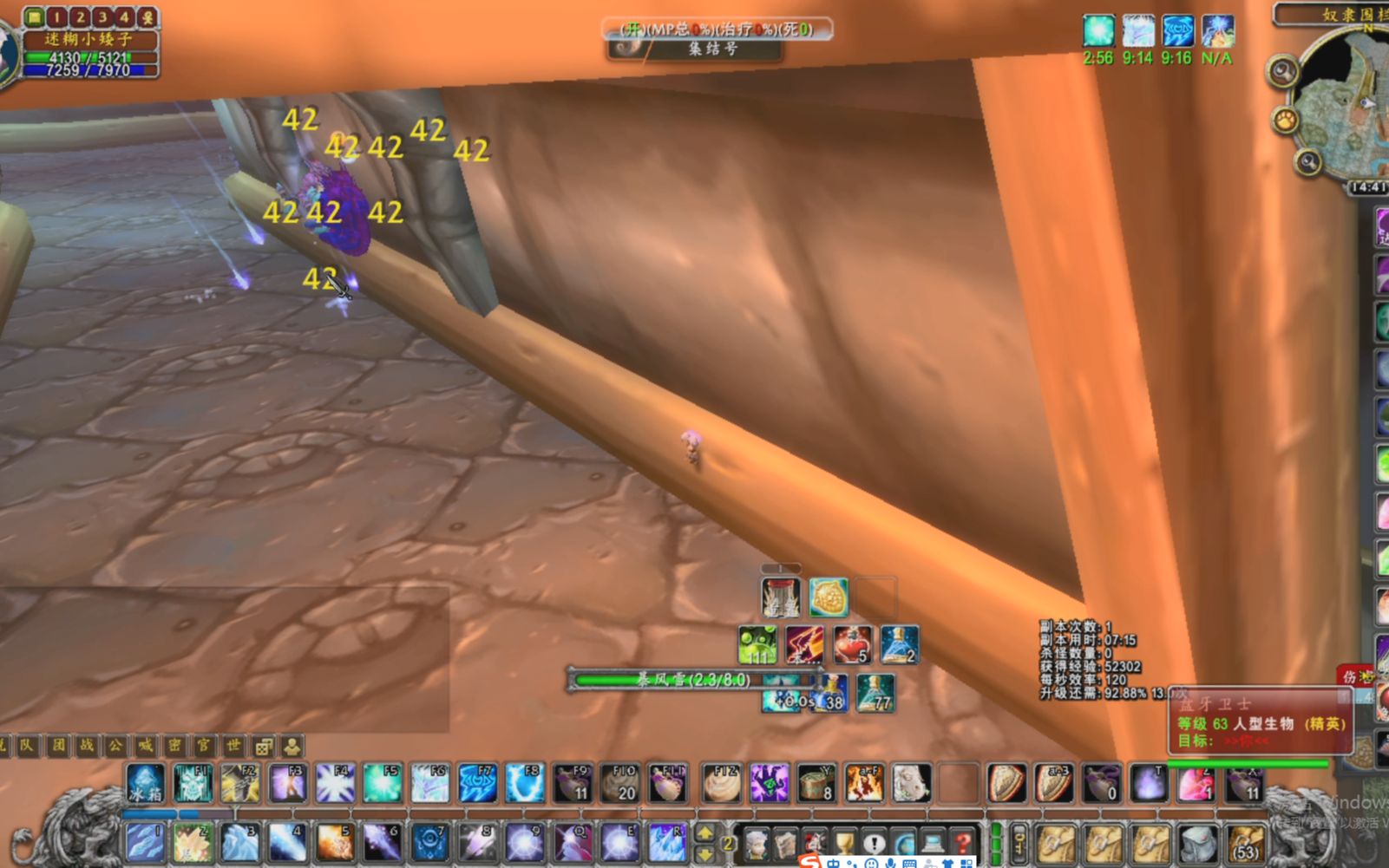Image resolution: width=1389 pixels, height=868 pixels.
Task: Toggle the paw print tracking button
Action: tap(1285, 120)
